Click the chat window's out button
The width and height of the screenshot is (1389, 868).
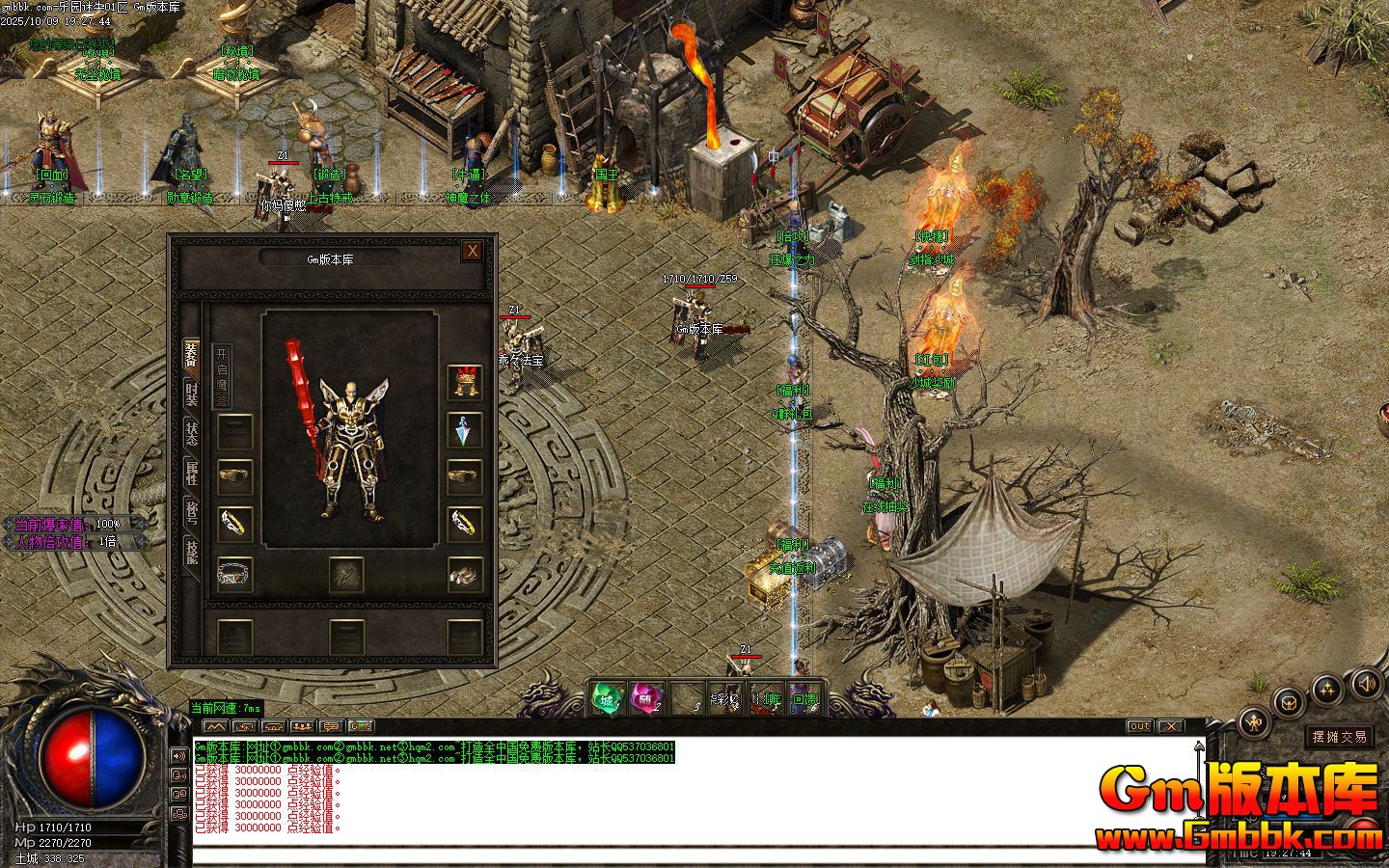point(1139,726)
